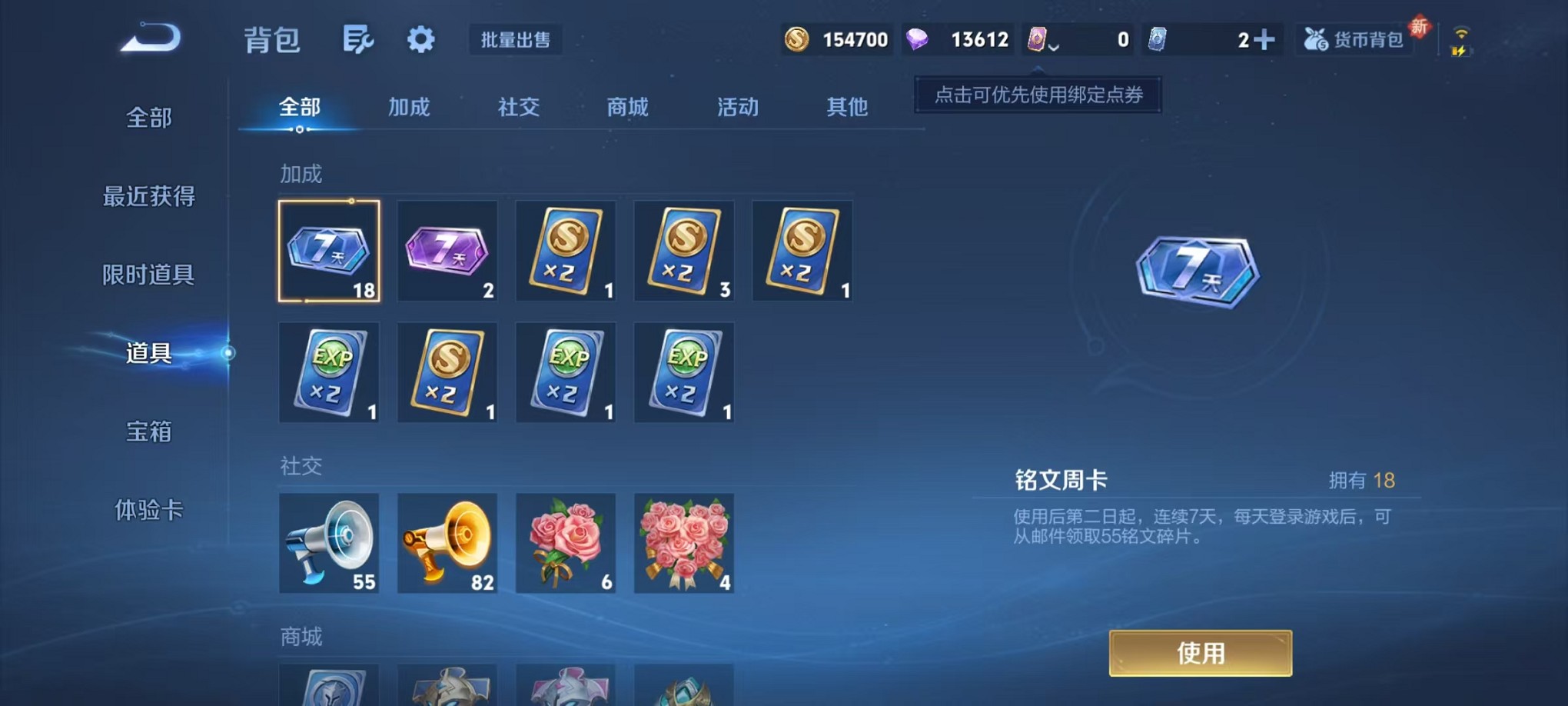Click the gold coin currency icon
This screenshot has height=706, width=1568.
796,38
